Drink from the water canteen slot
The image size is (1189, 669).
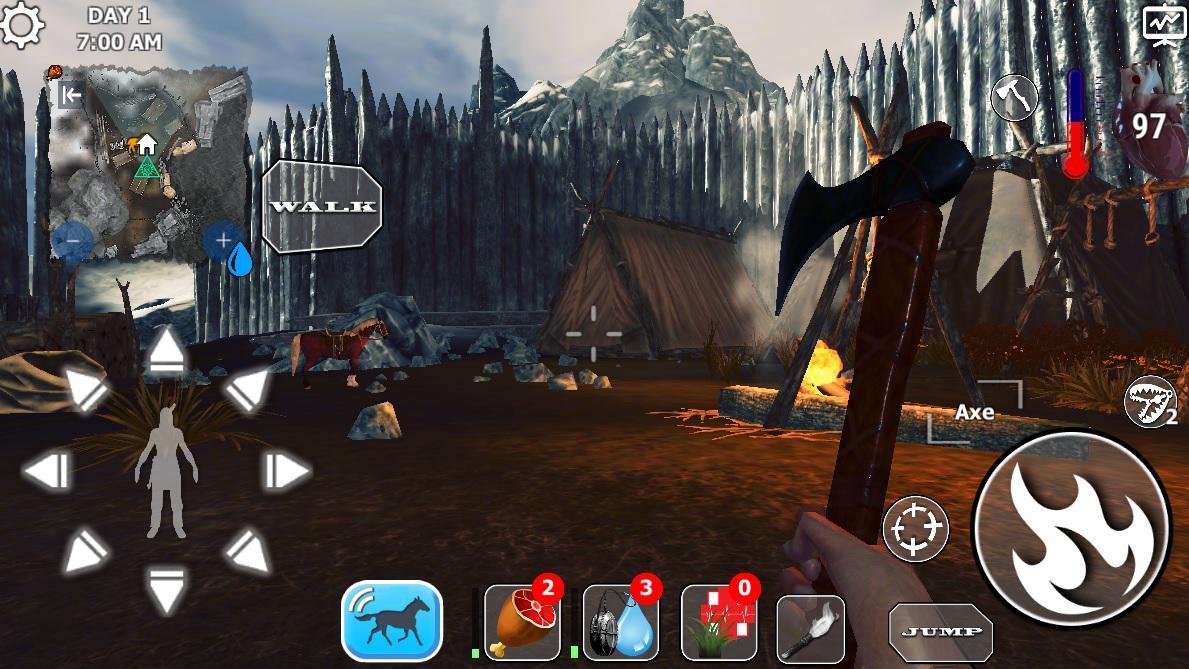620,622
